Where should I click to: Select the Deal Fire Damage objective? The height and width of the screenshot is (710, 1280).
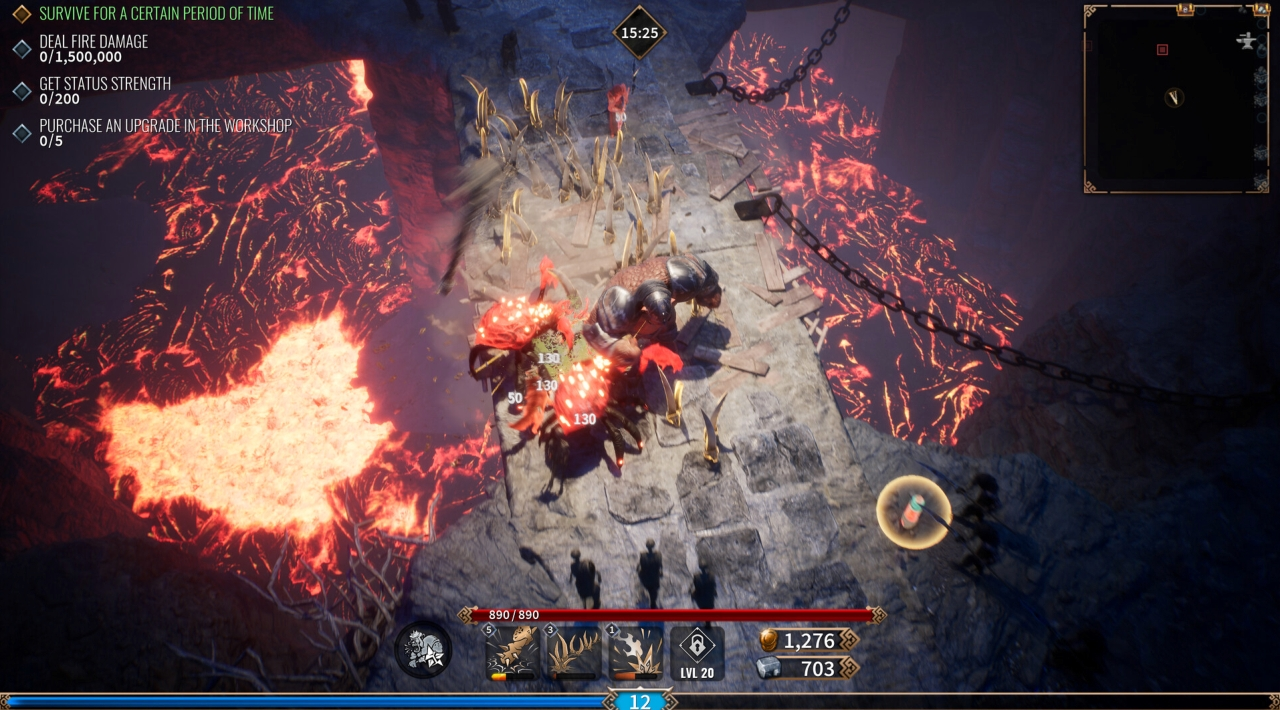tap(93, 49)
